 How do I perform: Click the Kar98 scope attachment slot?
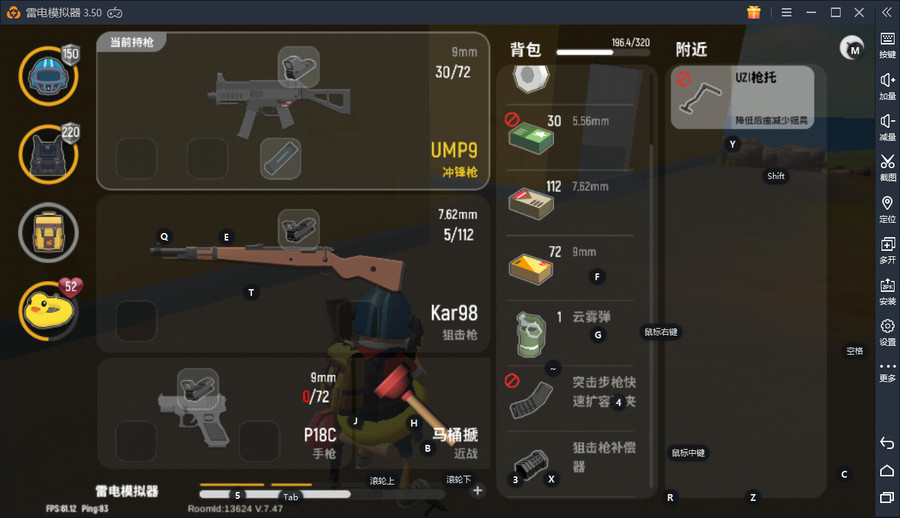(298, 229)
